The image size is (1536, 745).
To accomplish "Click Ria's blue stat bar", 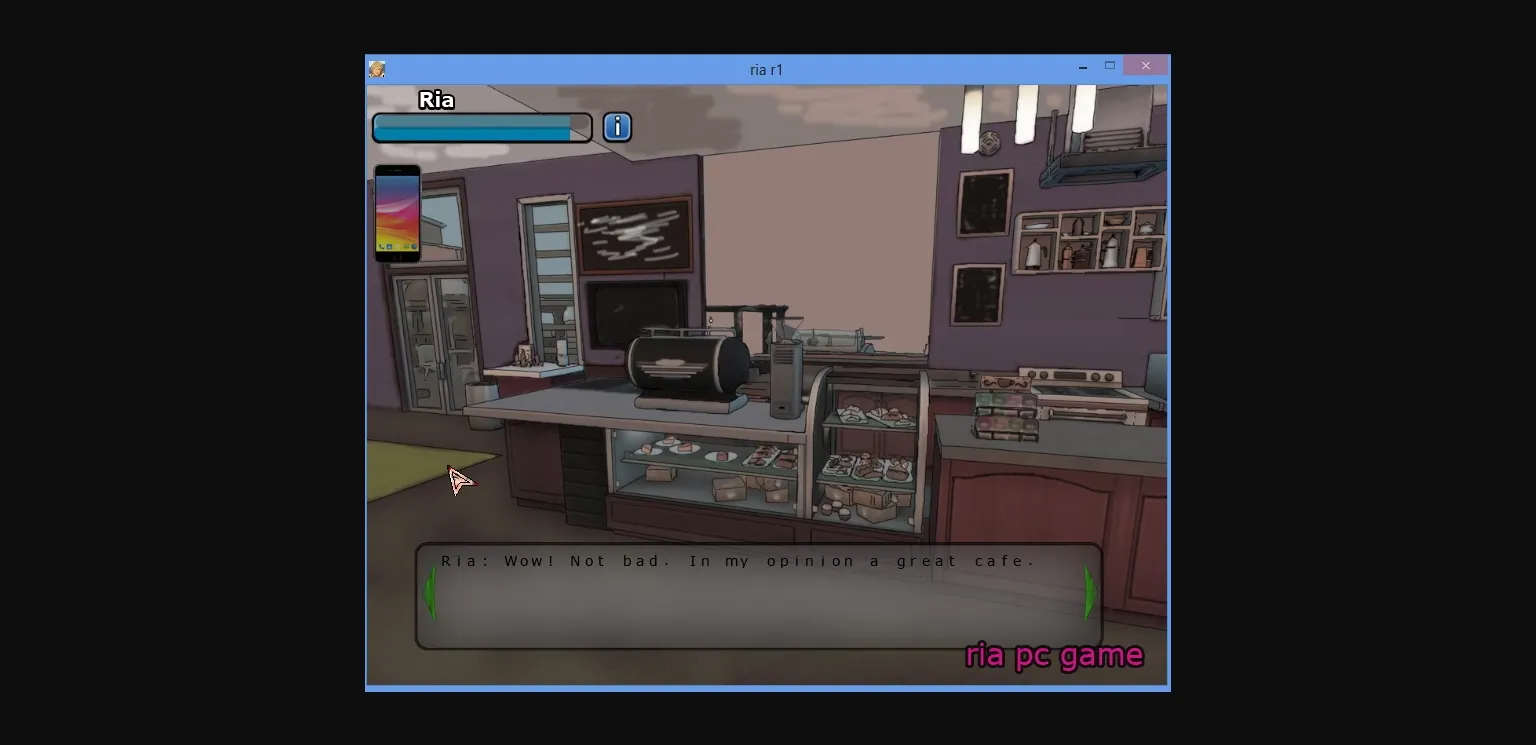I will pyautogui.click(x=480, y=128).
